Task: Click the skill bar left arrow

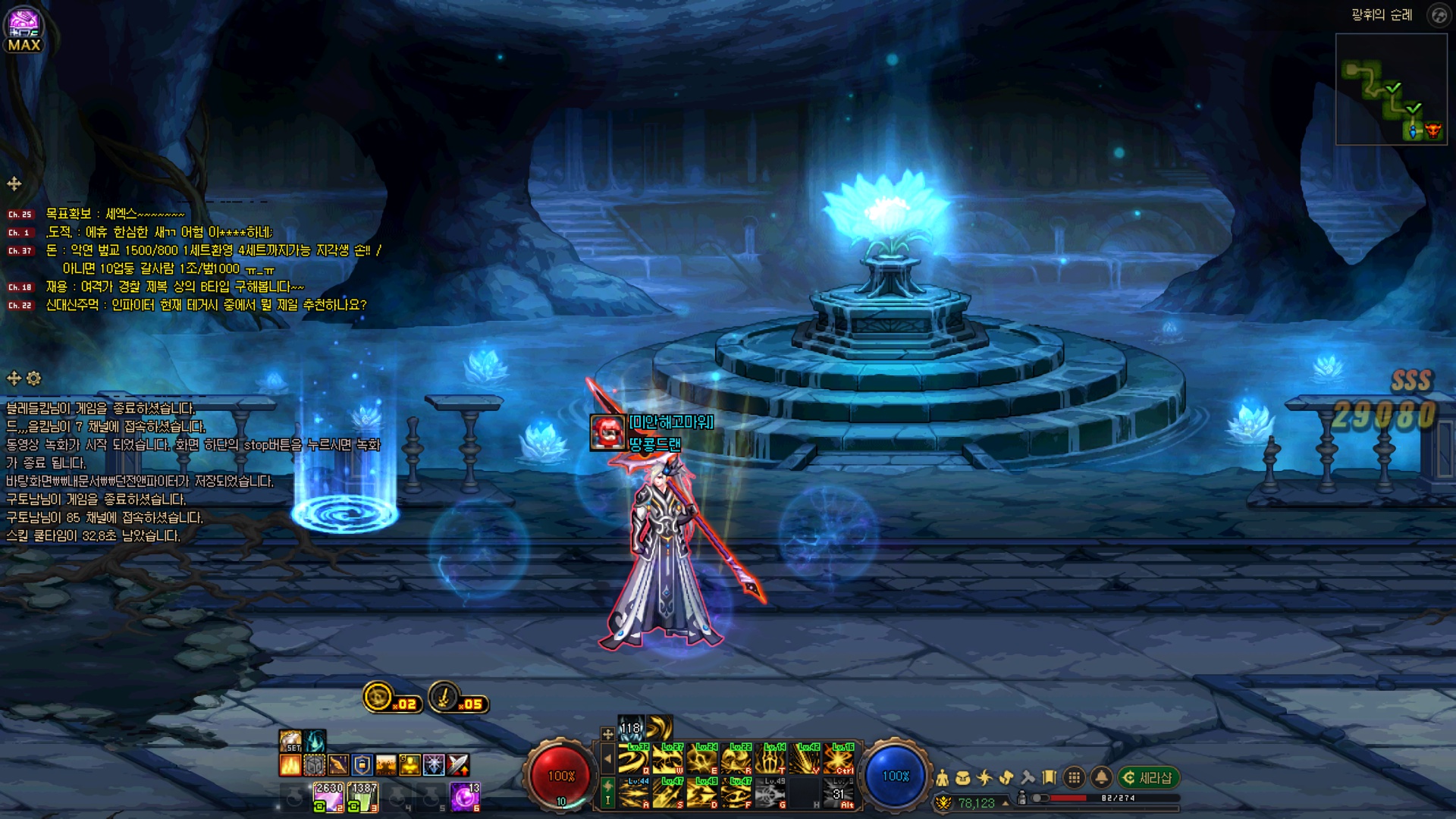Action: coord(607,758)
